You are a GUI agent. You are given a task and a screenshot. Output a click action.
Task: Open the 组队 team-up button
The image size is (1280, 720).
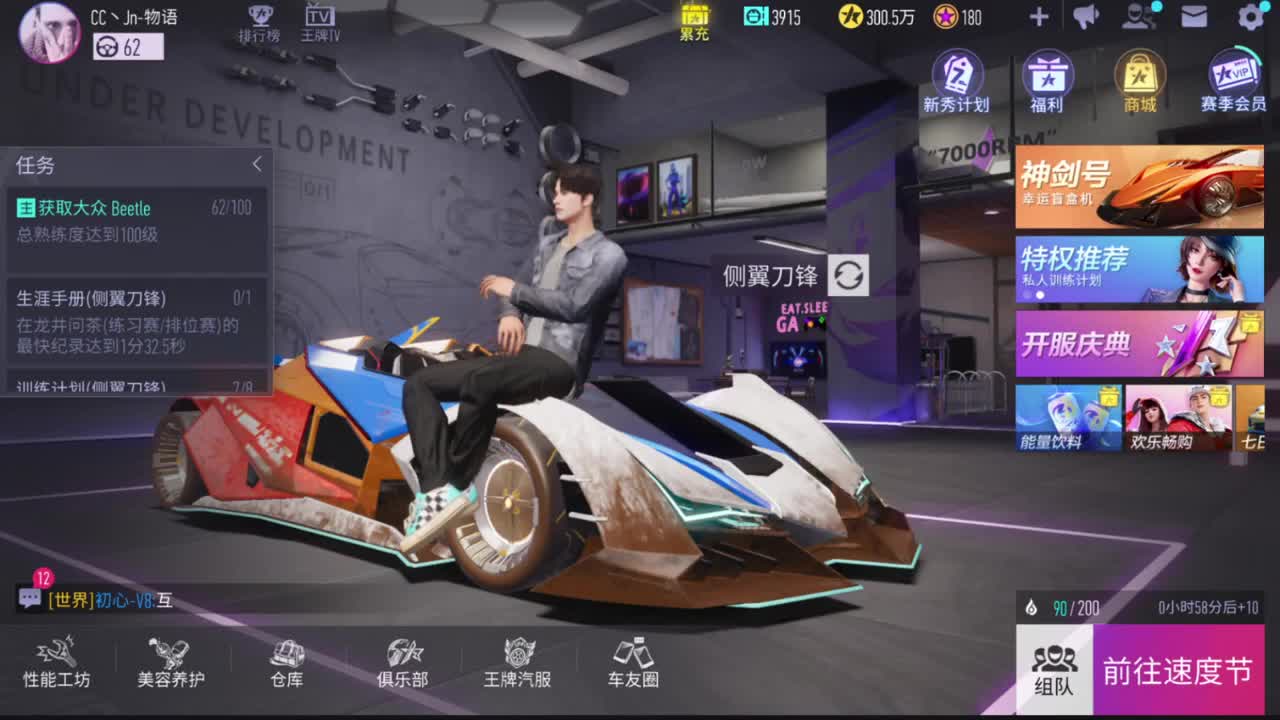1054,670
